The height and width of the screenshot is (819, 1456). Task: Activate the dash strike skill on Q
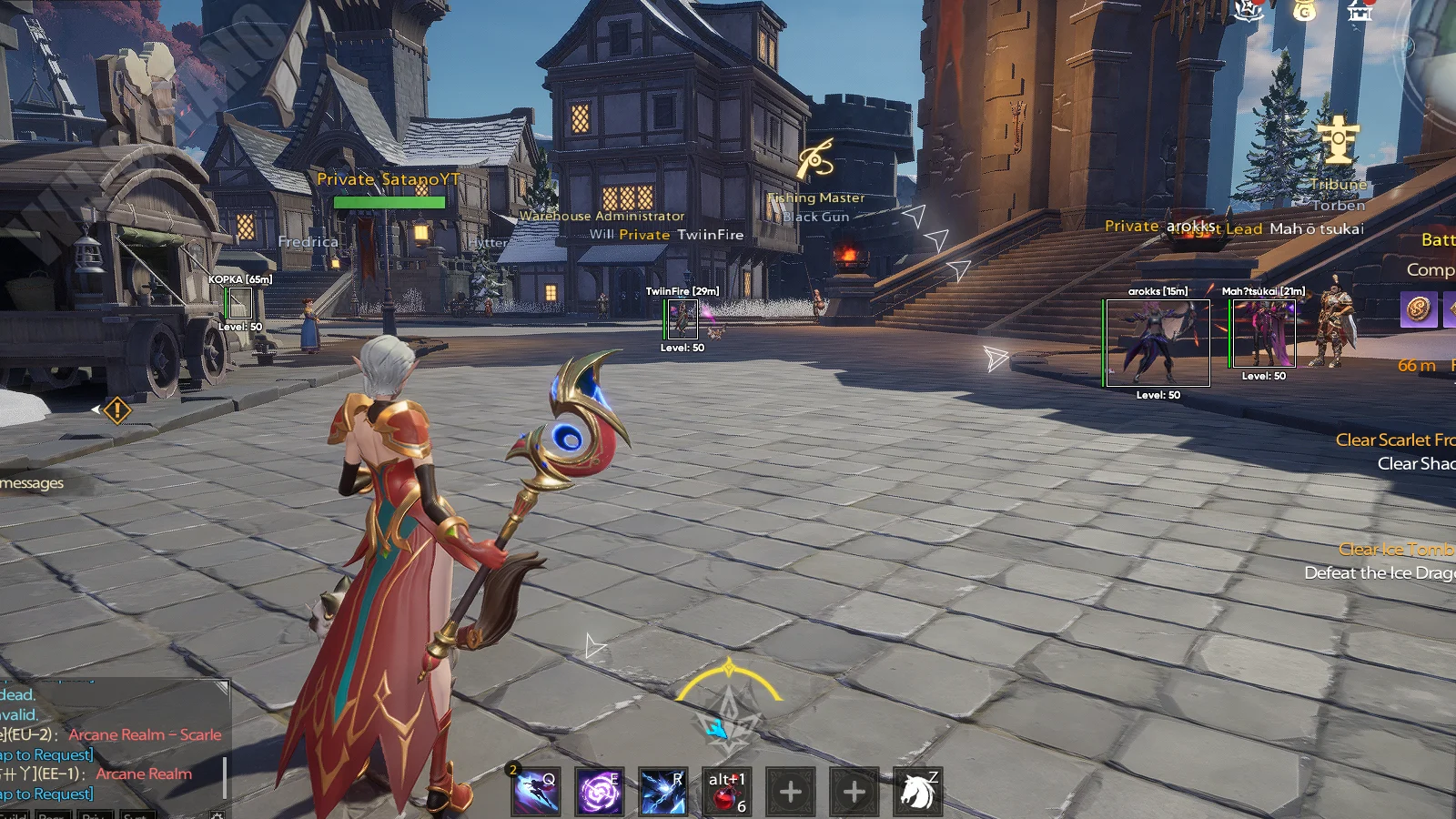(536, 791)
